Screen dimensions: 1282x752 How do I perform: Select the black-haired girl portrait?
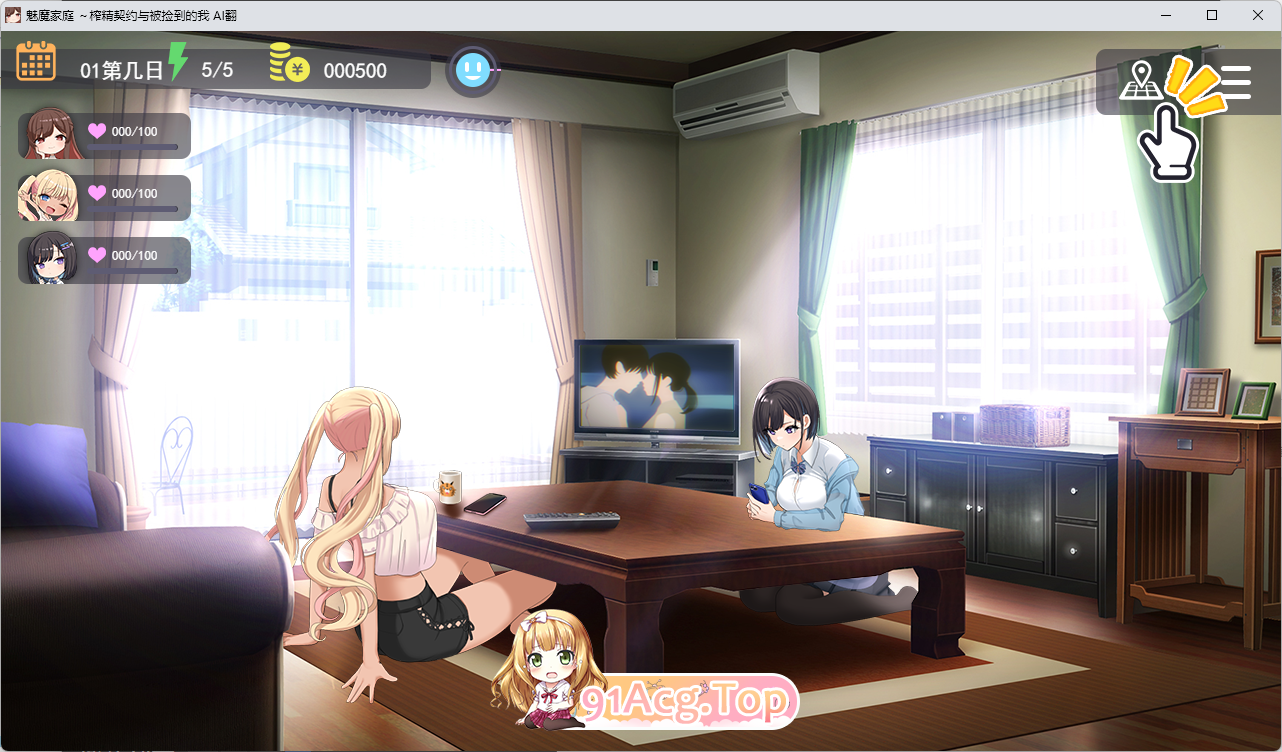click(x=47, y=259)
